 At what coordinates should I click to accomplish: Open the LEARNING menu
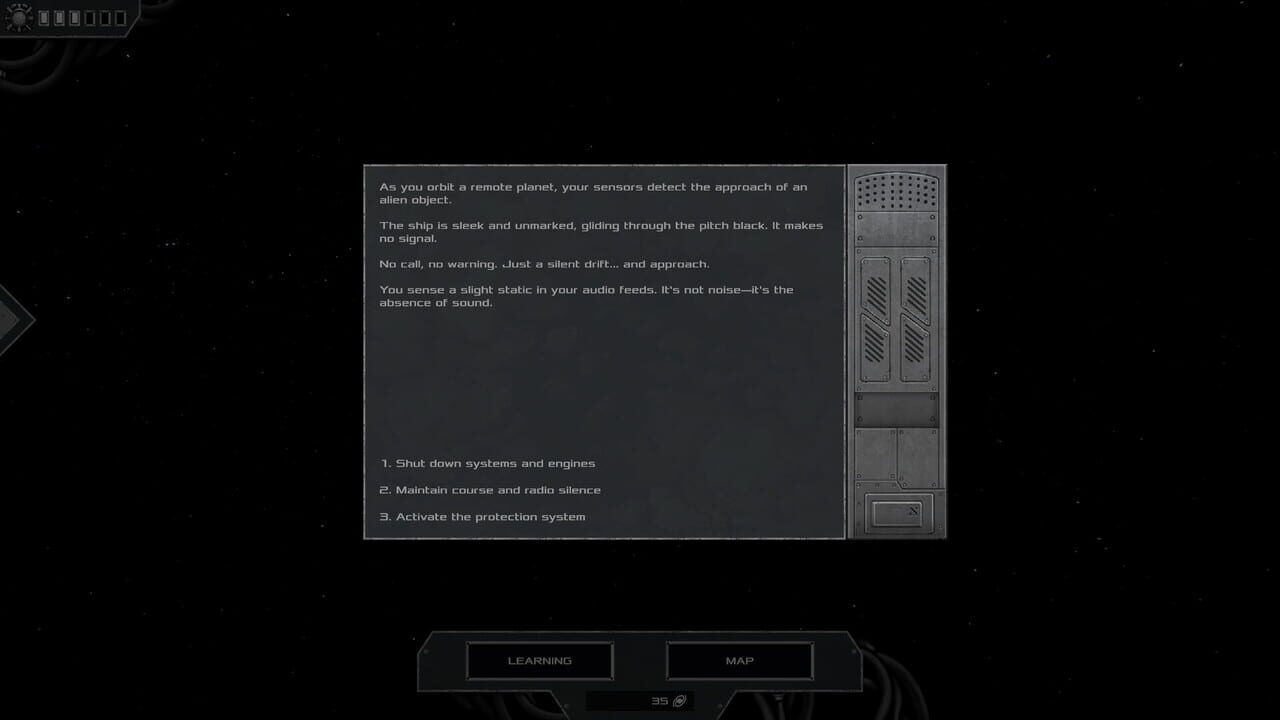click(539, 660)
